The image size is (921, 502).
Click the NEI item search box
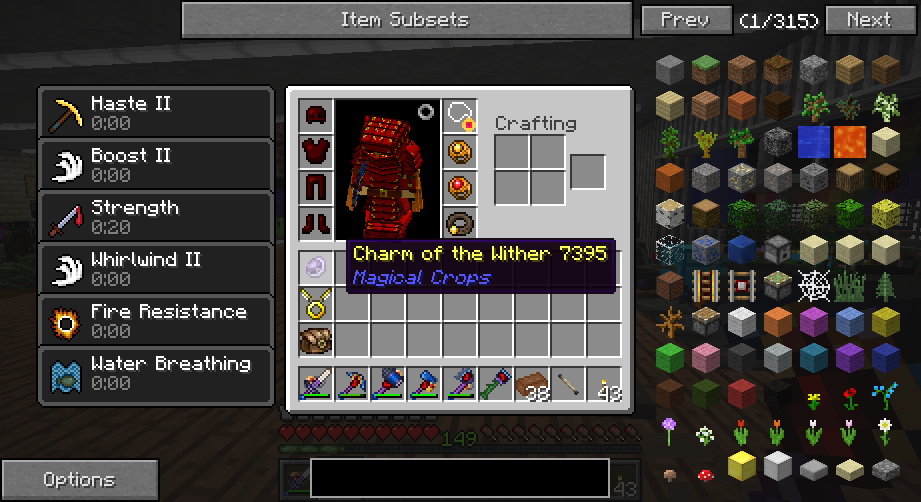[459, 478]
